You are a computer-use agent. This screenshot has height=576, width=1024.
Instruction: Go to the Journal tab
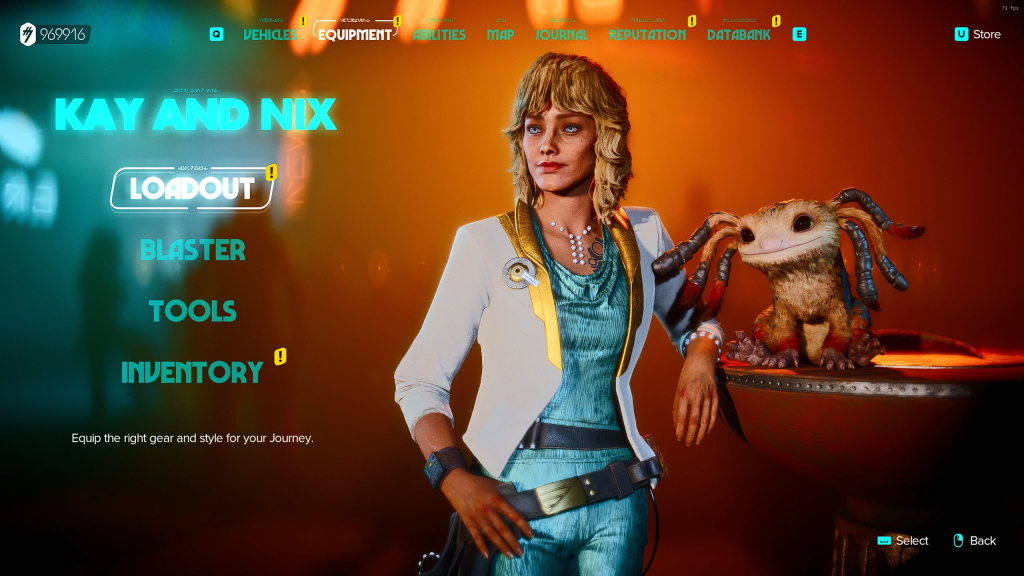coord(561,35)
